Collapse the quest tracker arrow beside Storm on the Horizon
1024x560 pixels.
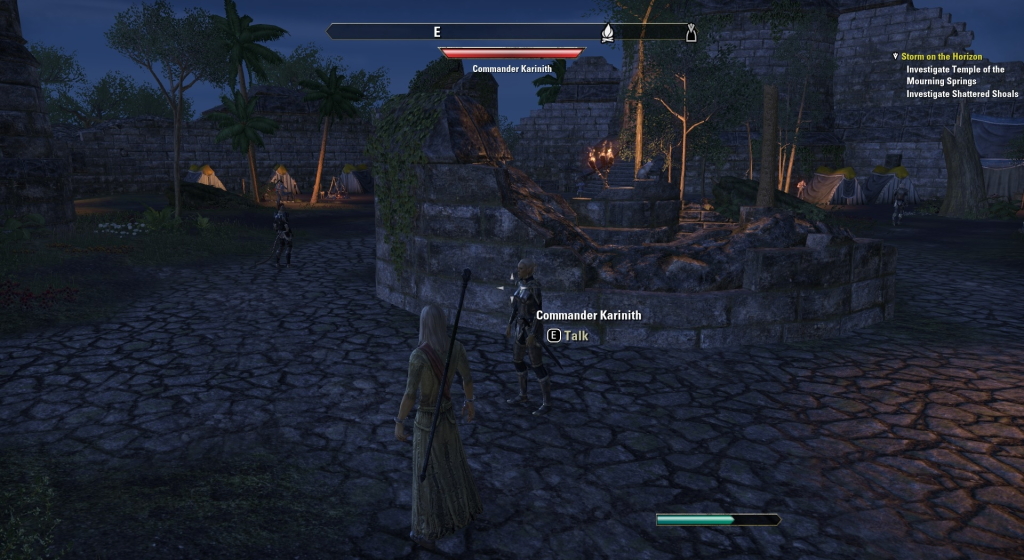coord(896,57)
